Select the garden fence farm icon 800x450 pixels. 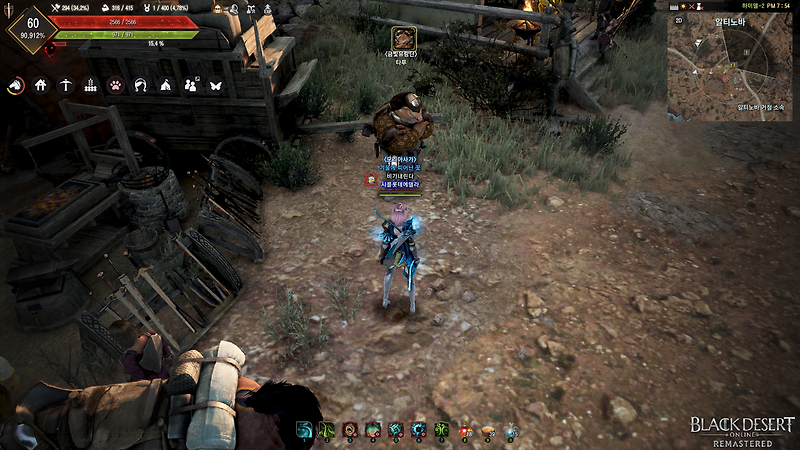[91, 86]
